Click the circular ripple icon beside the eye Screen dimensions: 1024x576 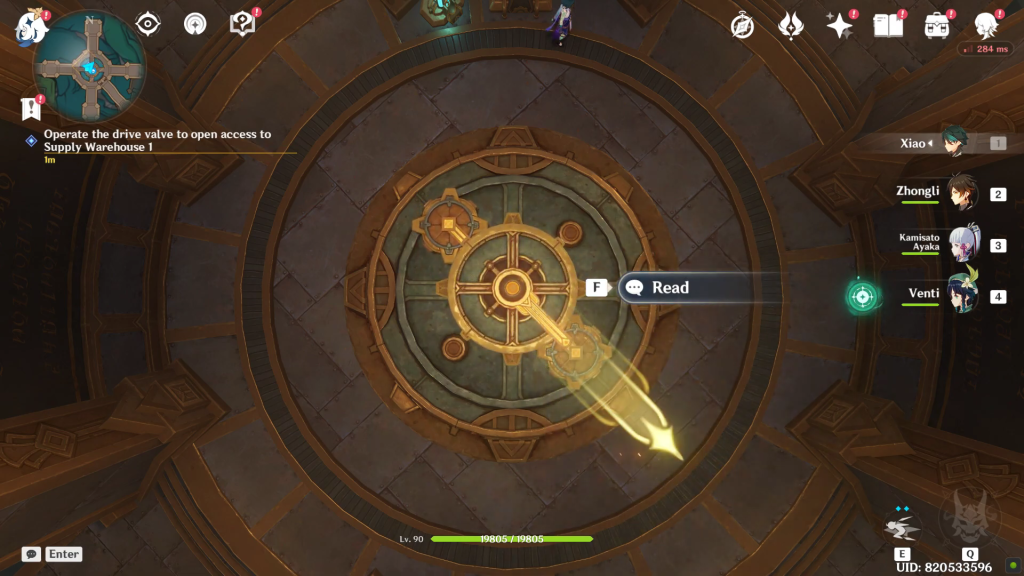(195, 23)
